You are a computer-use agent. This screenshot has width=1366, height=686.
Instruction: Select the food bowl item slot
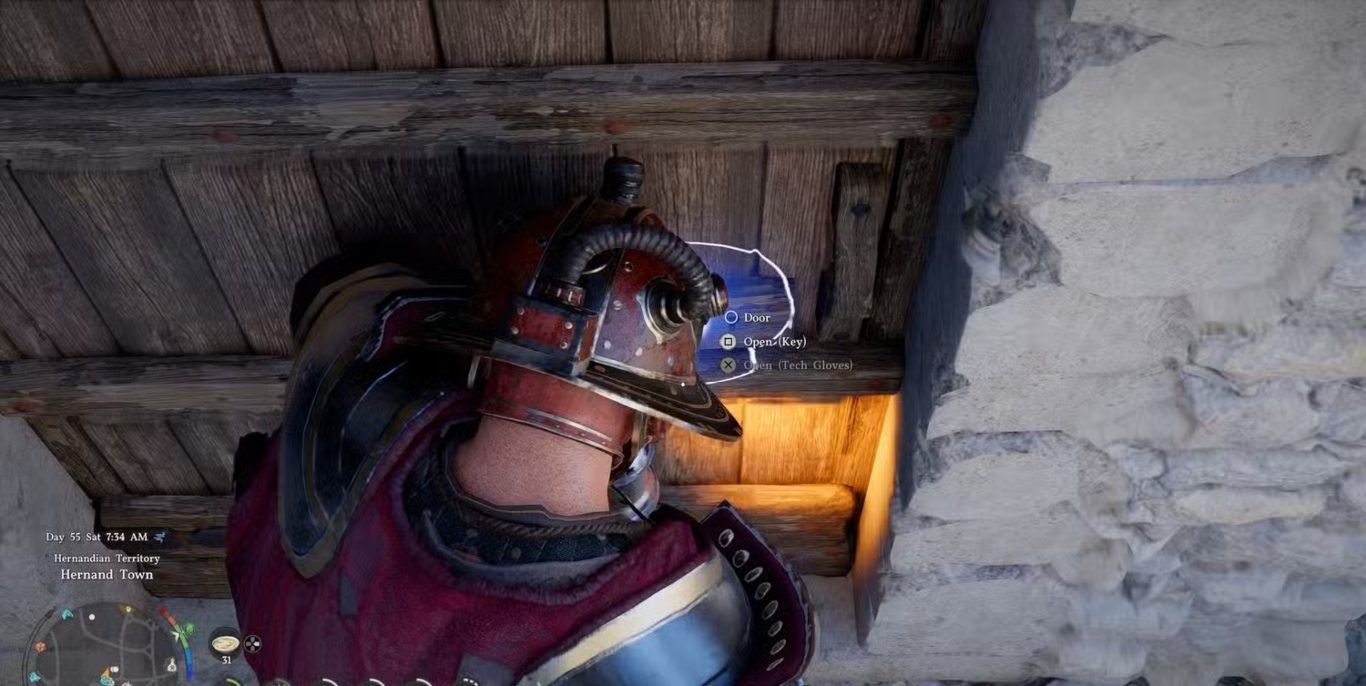click(226, 642)
